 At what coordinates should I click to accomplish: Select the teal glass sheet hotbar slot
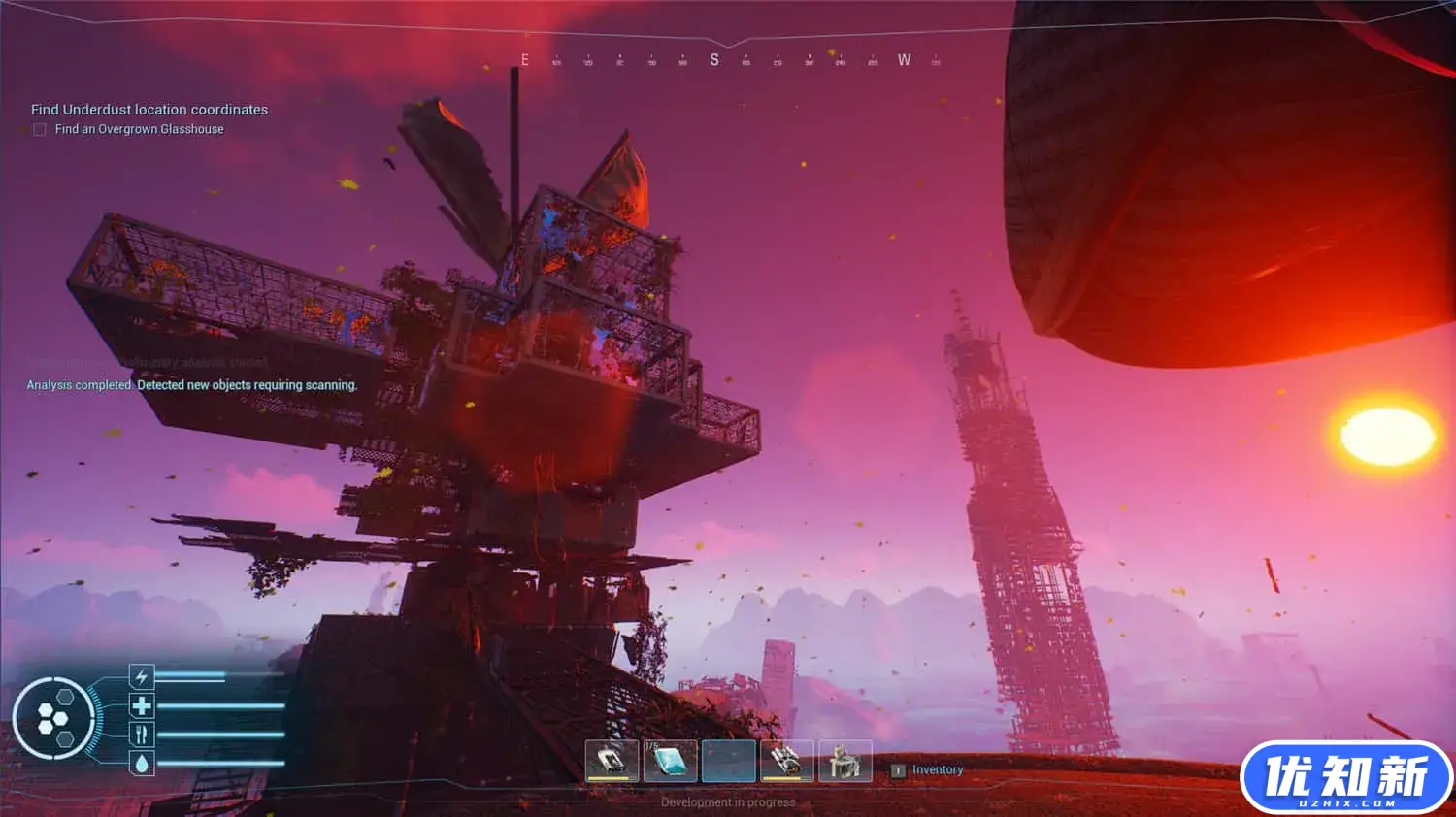pos(670,761)
